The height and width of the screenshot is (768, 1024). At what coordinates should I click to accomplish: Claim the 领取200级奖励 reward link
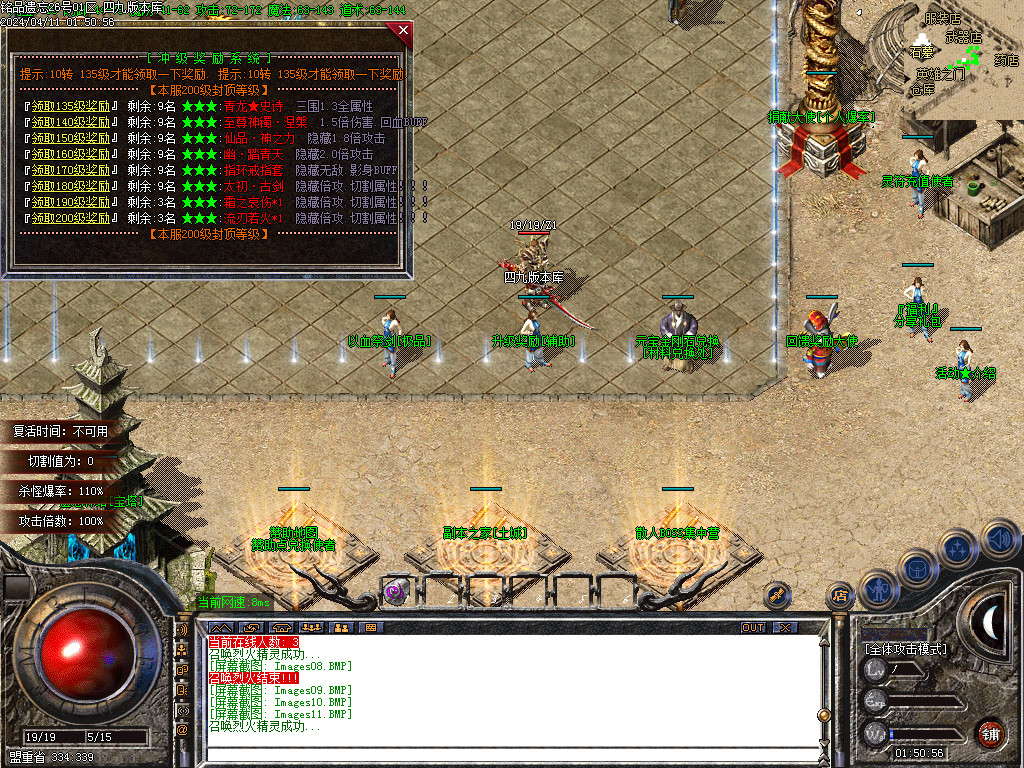71,218
